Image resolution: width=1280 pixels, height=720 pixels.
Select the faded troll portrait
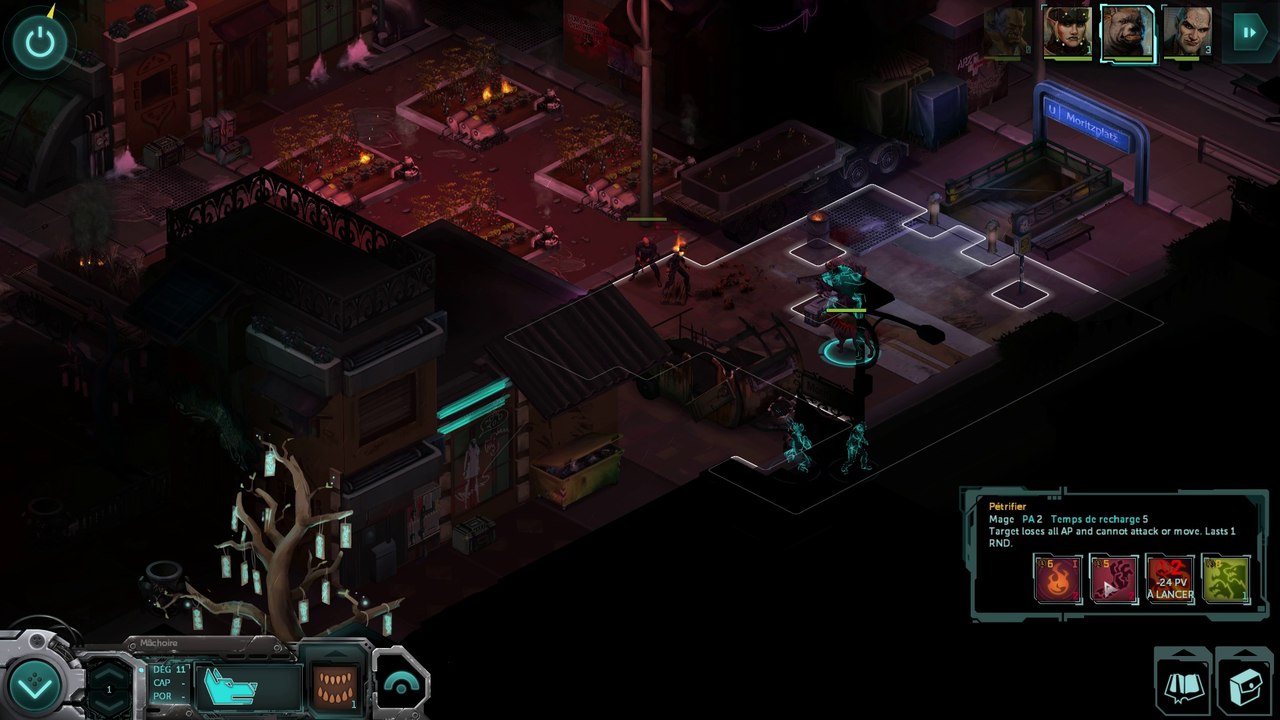(x=1007, y=33)
